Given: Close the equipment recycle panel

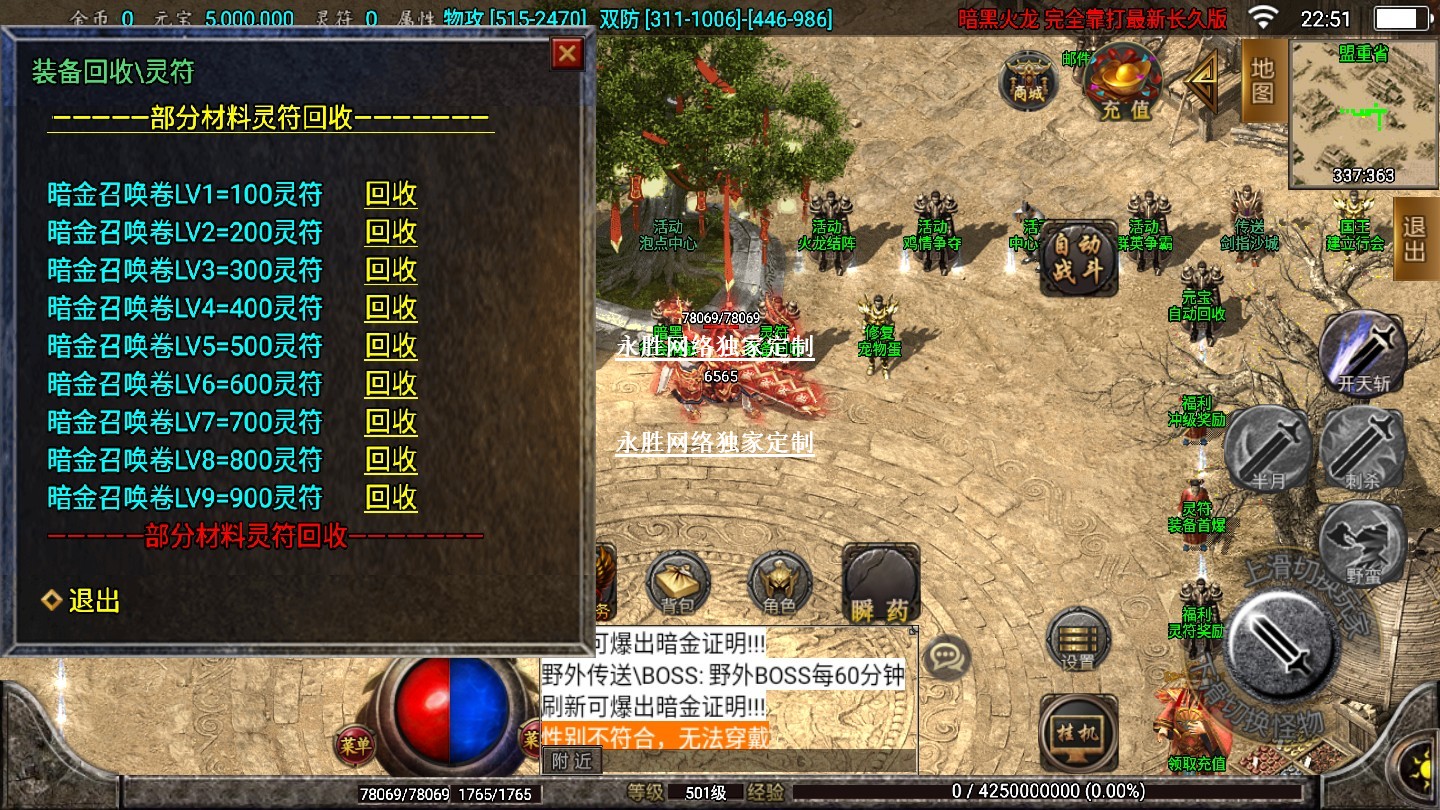Looking at the screenshot, I should coord(568,54).
